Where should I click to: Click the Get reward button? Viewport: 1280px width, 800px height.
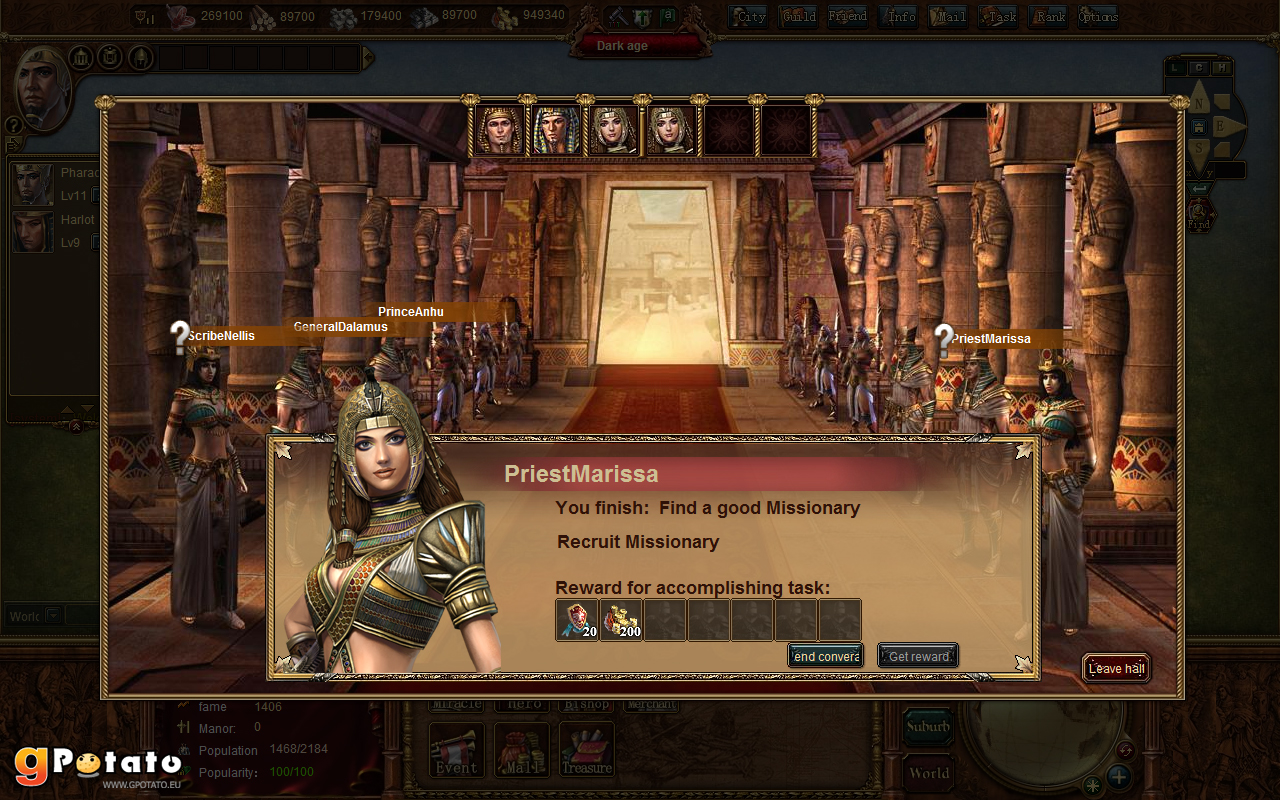pos(918,656)
